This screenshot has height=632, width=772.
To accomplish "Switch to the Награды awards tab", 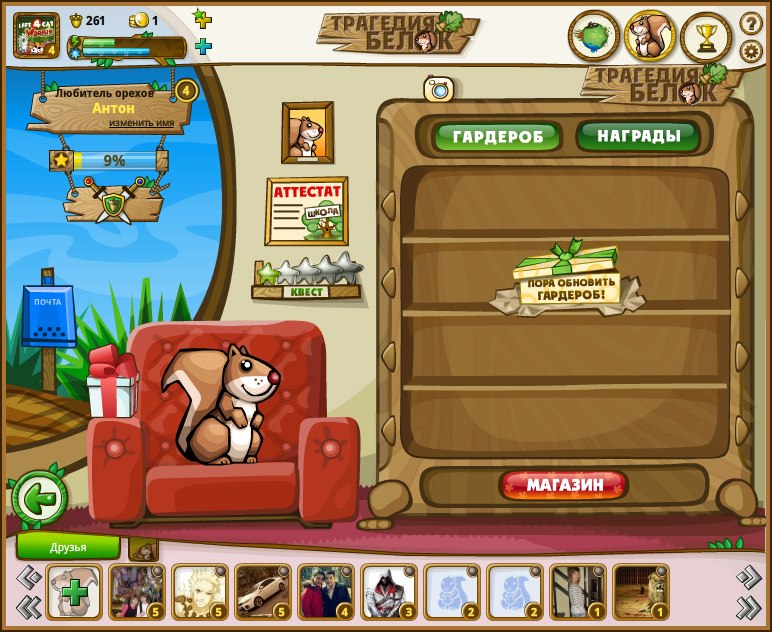I will click(x=638, y=135).
